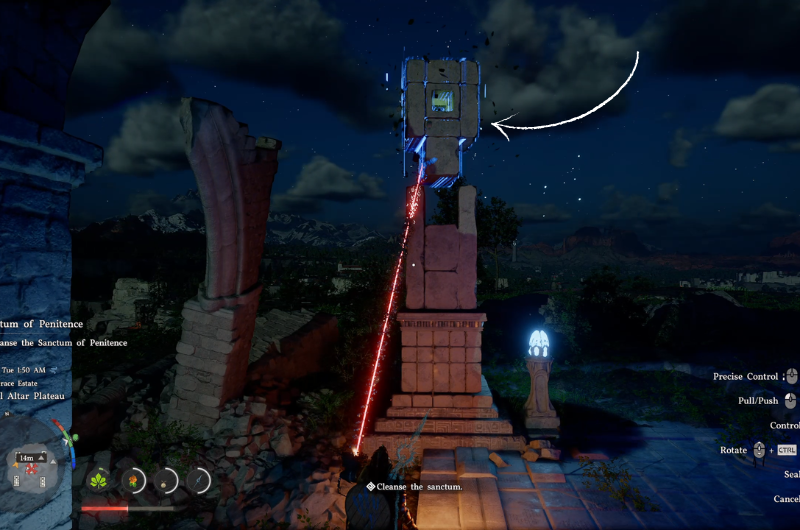Click the 14m distance marker on minimap
This screenshot has height=530, width=800.
click(x=28, y=458)
